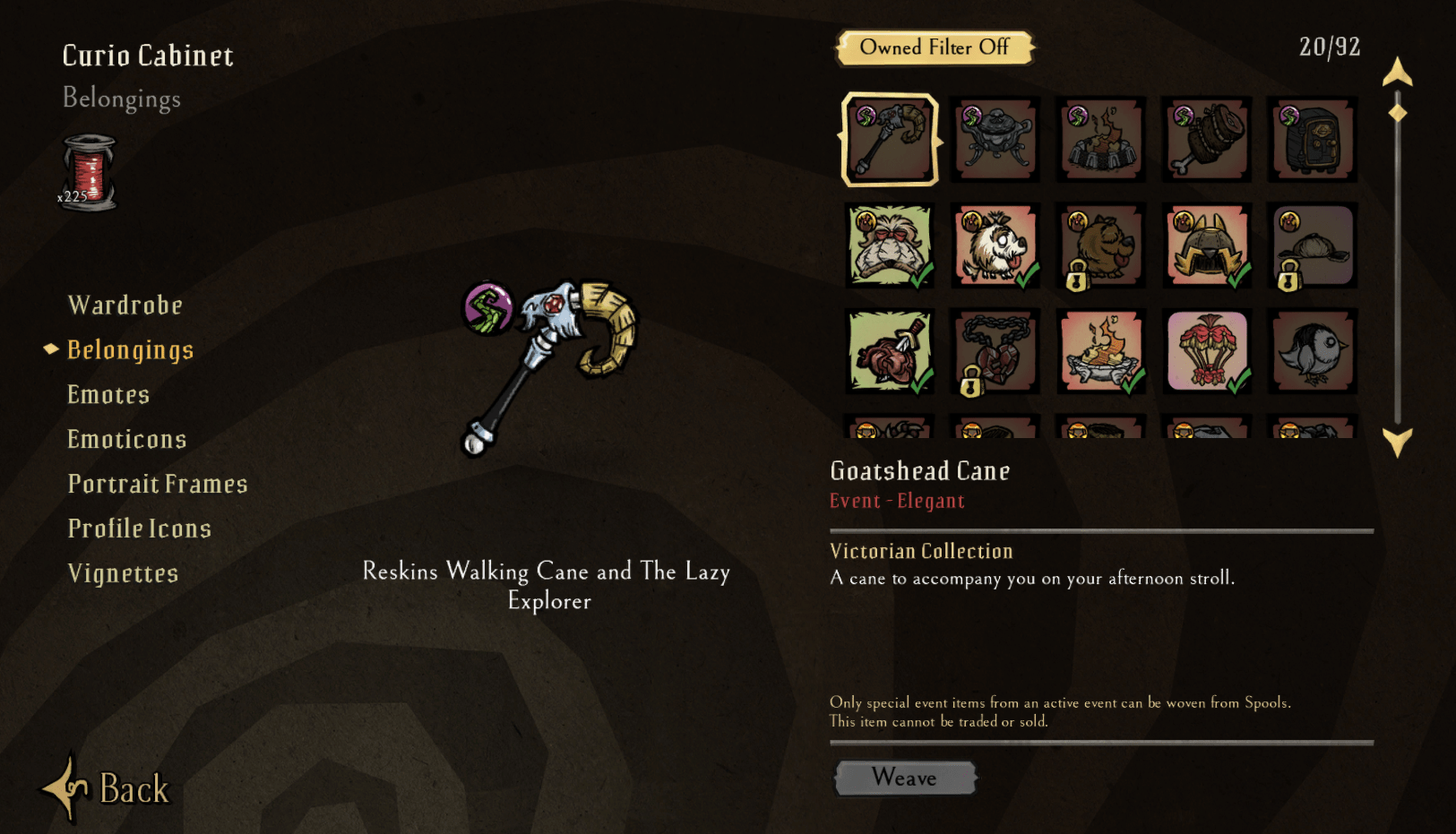Select the white poodle pet icon
This screenshot has height=834, width=1456.
coord(995,245)
